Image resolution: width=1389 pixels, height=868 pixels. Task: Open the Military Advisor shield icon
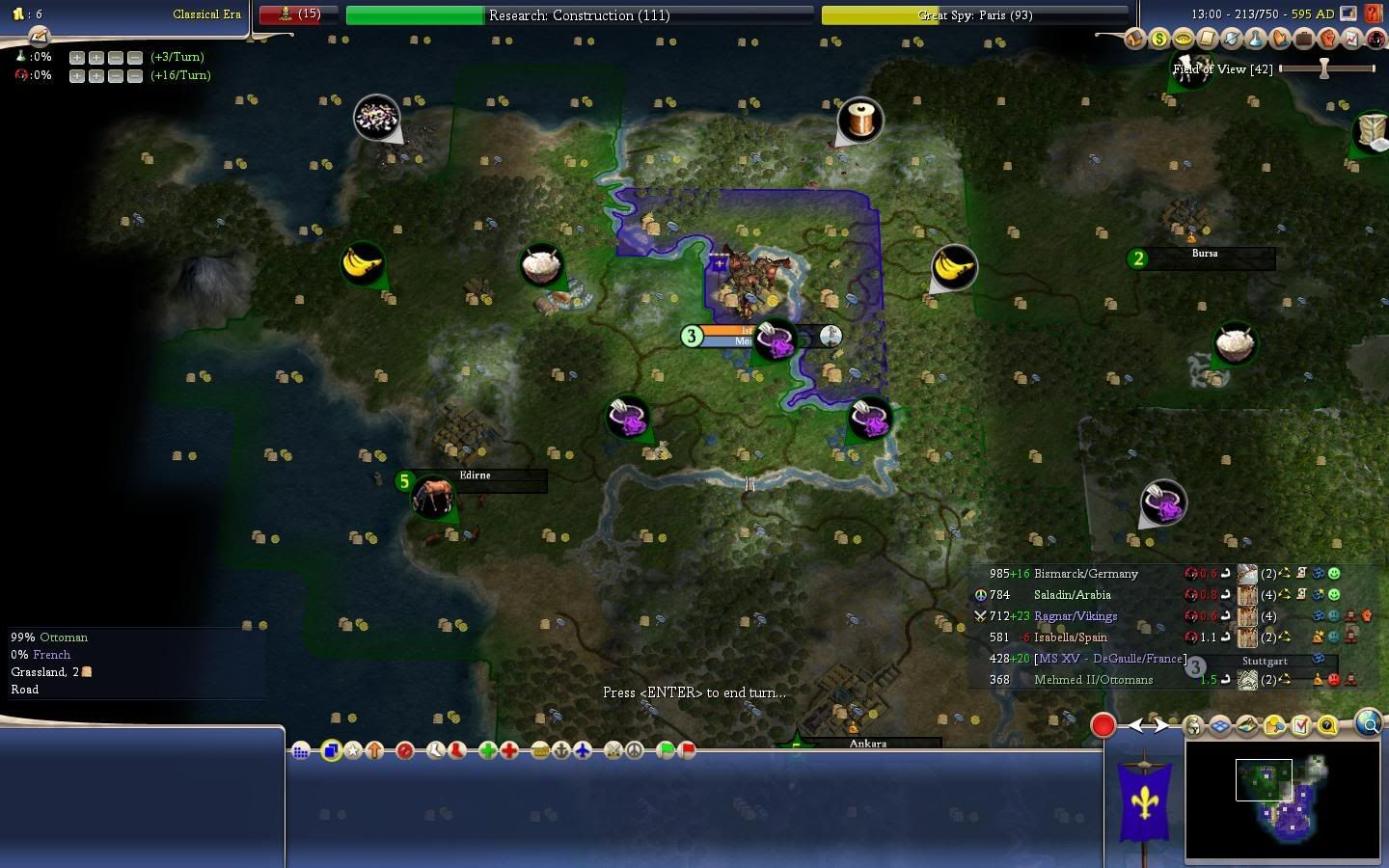tap(1232, 39)
